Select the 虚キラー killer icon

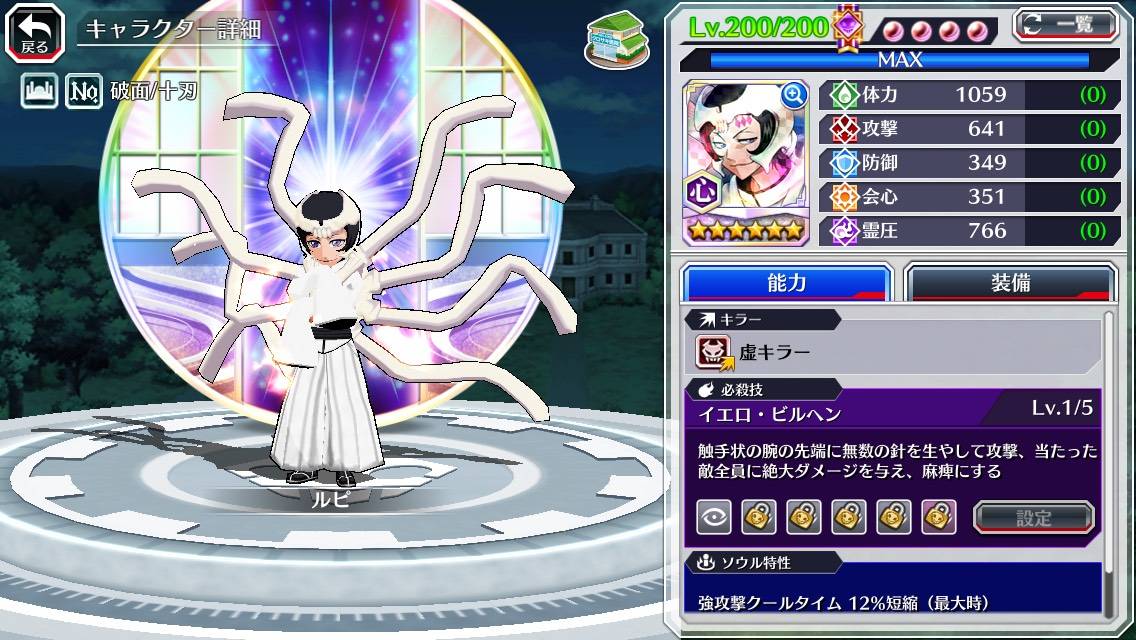pos(713,352)
